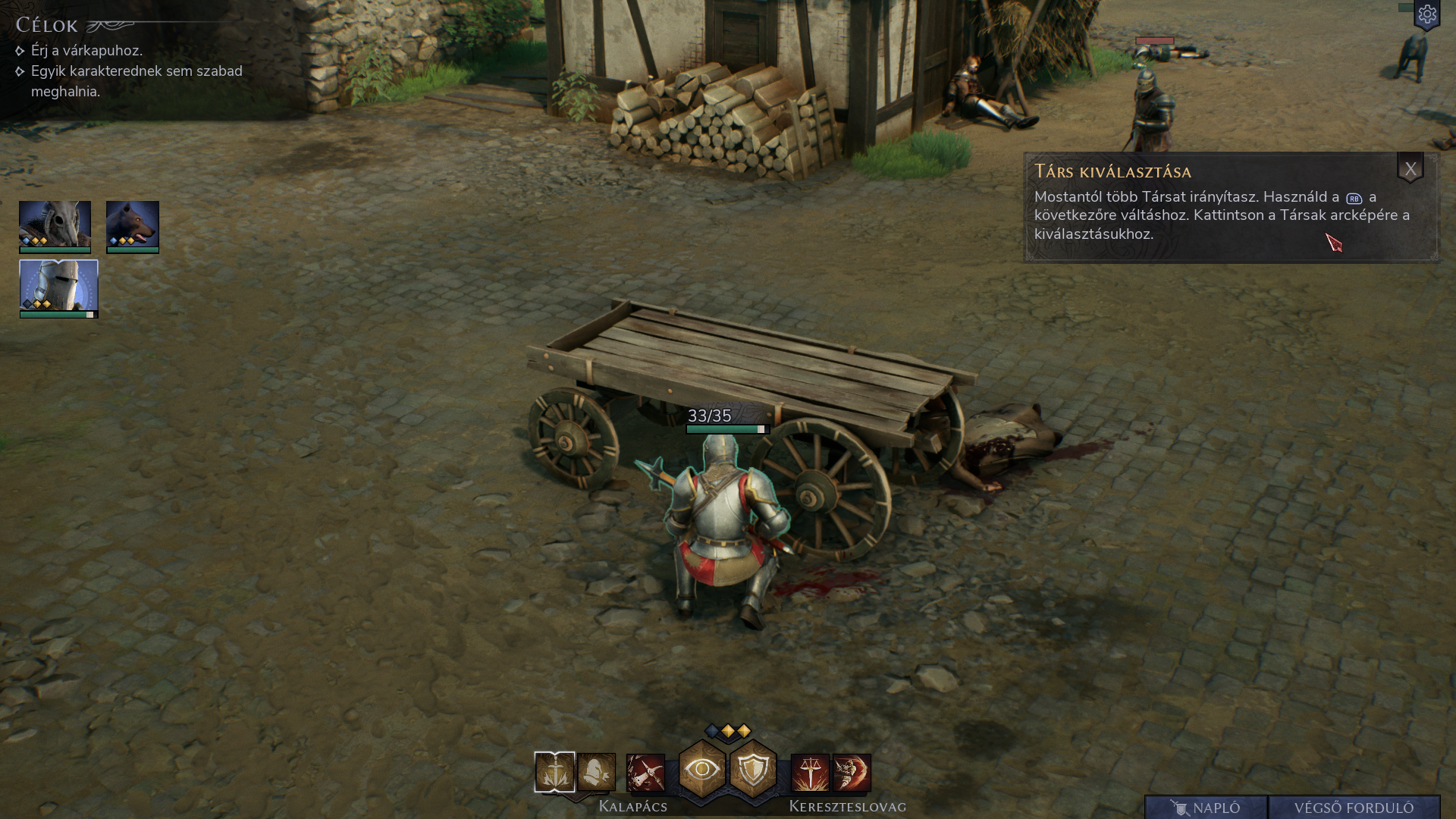Activate the Kalapács hammer attack
The width and height of the screenshot is (1456, 819).
[x=645, y=773]
